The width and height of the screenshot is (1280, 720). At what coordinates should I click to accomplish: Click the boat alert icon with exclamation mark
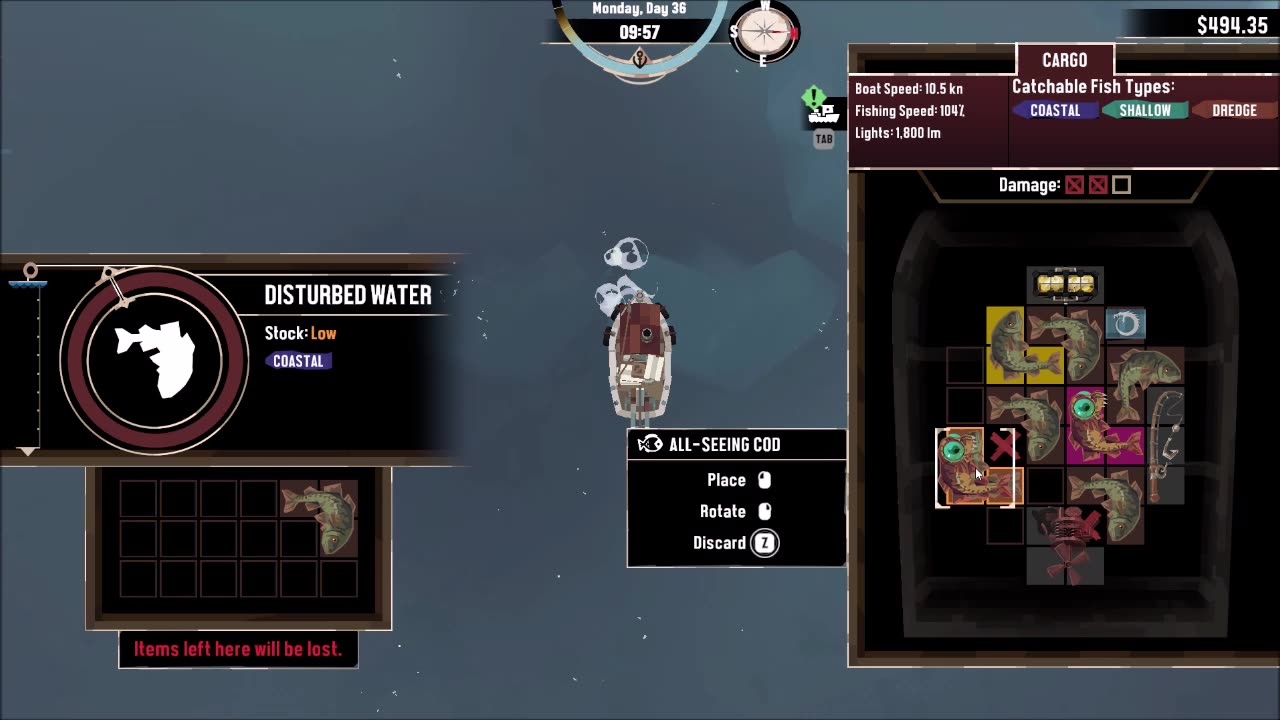tap(821, 108)
